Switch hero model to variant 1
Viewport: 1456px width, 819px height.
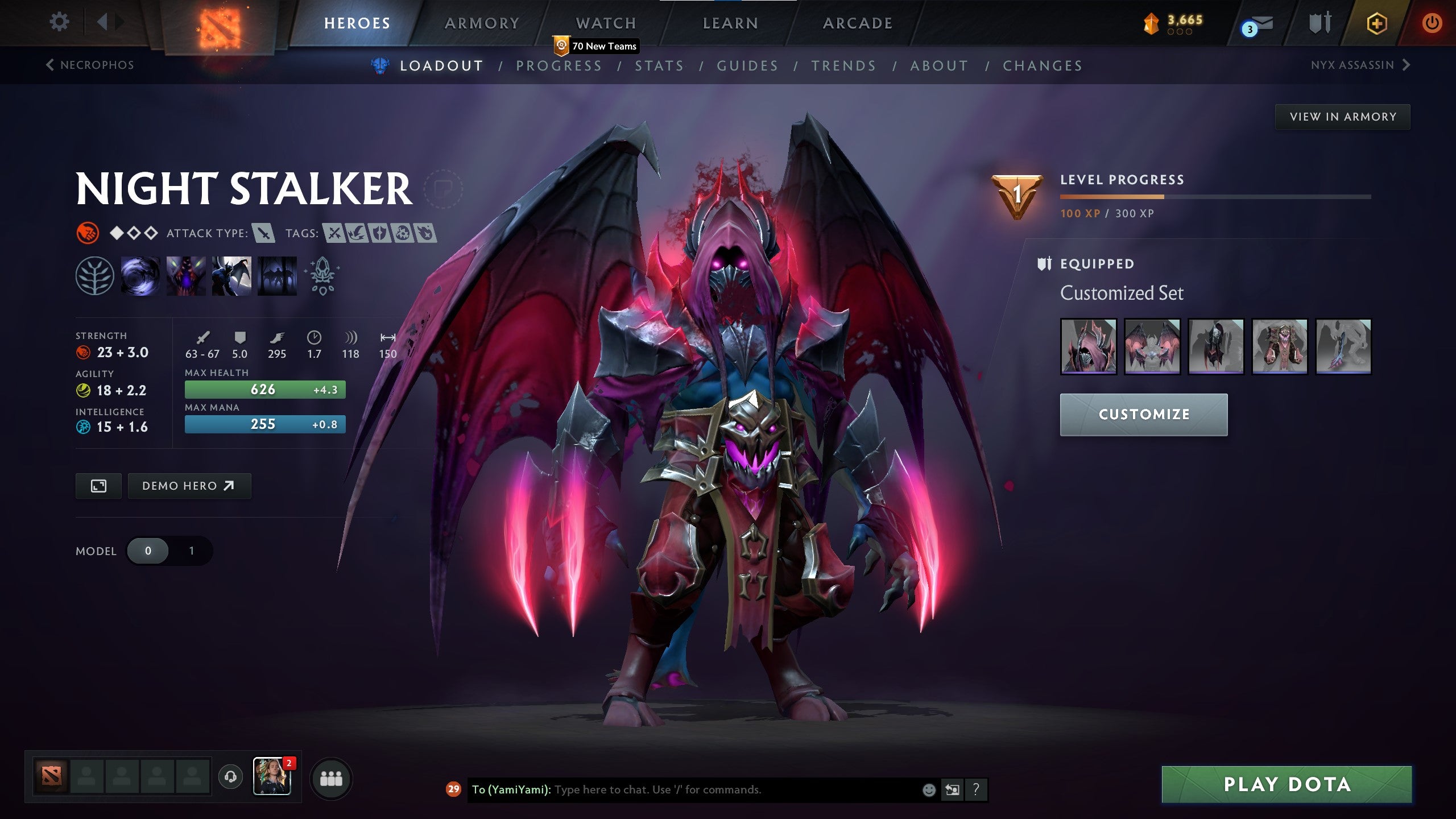(191, 551)
